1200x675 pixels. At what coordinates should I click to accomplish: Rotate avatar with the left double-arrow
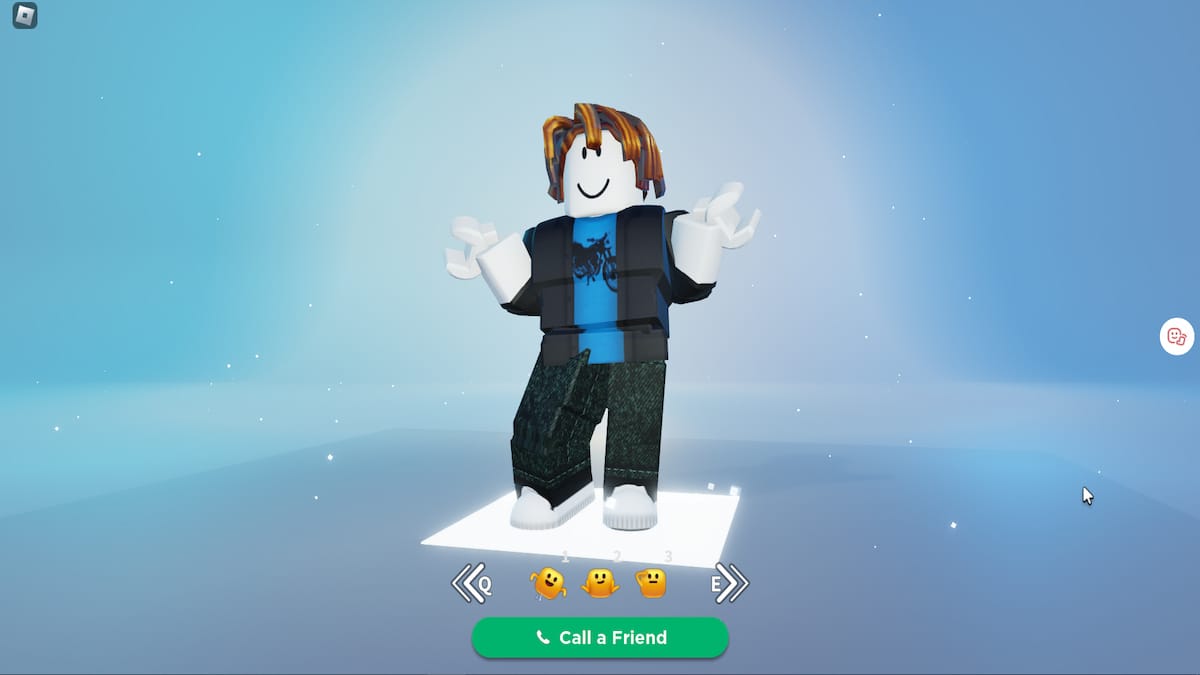pyautogui.click(x=468, y=583)
